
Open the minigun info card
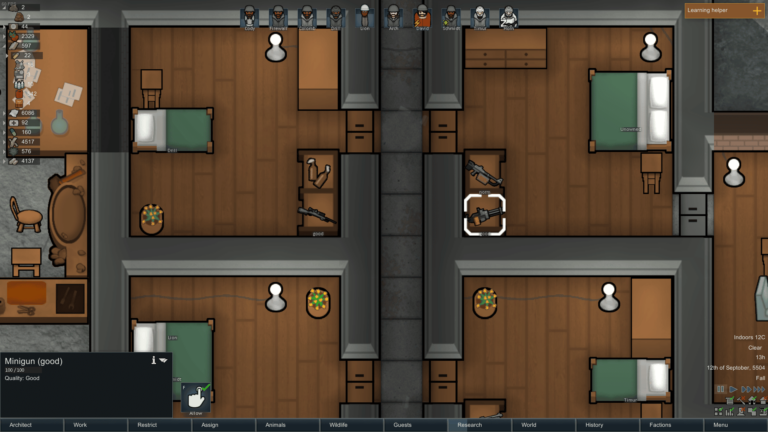click(153, 360)
